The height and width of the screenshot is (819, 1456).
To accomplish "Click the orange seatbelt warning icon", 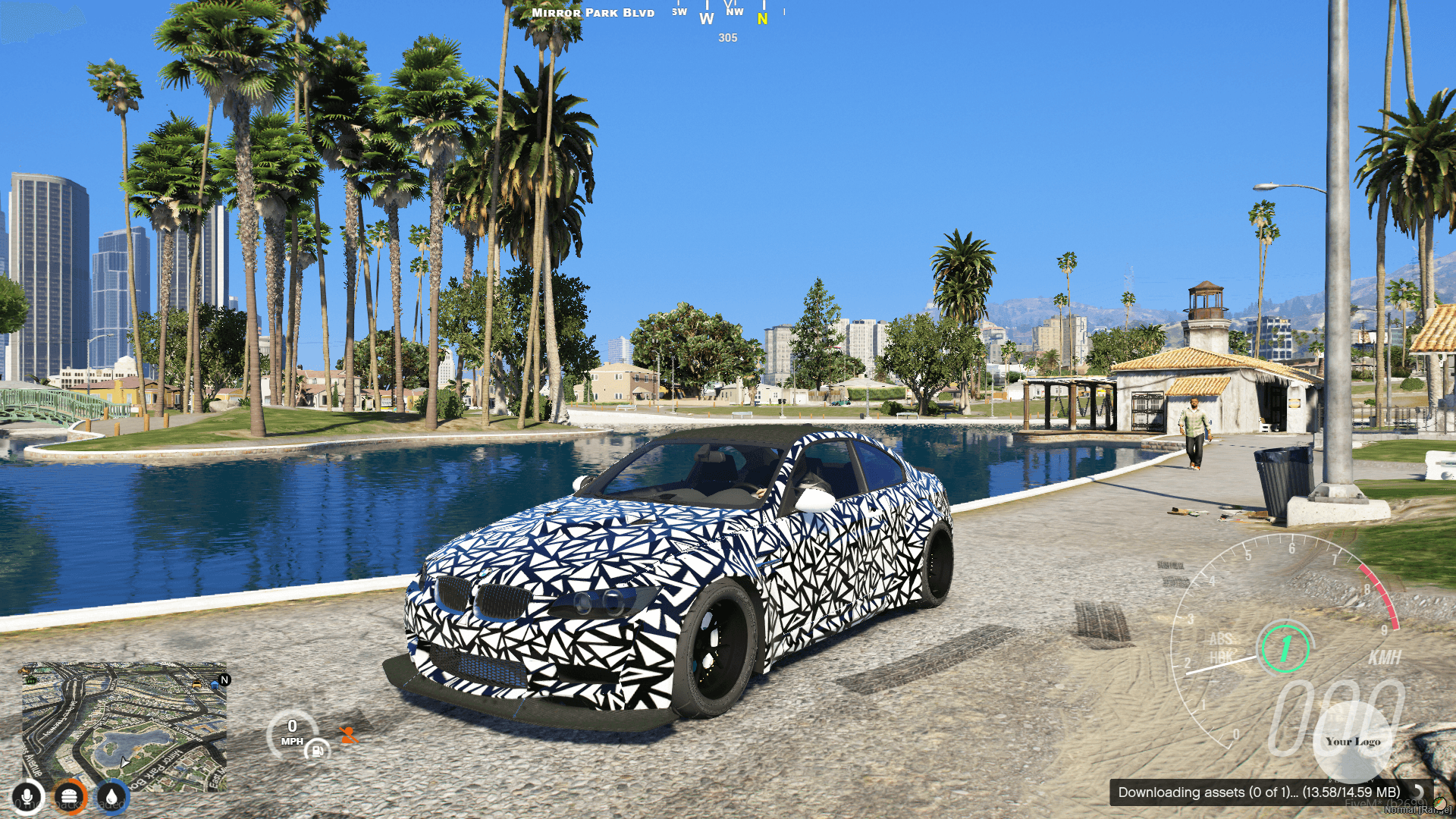I will (x=347, y=736).
